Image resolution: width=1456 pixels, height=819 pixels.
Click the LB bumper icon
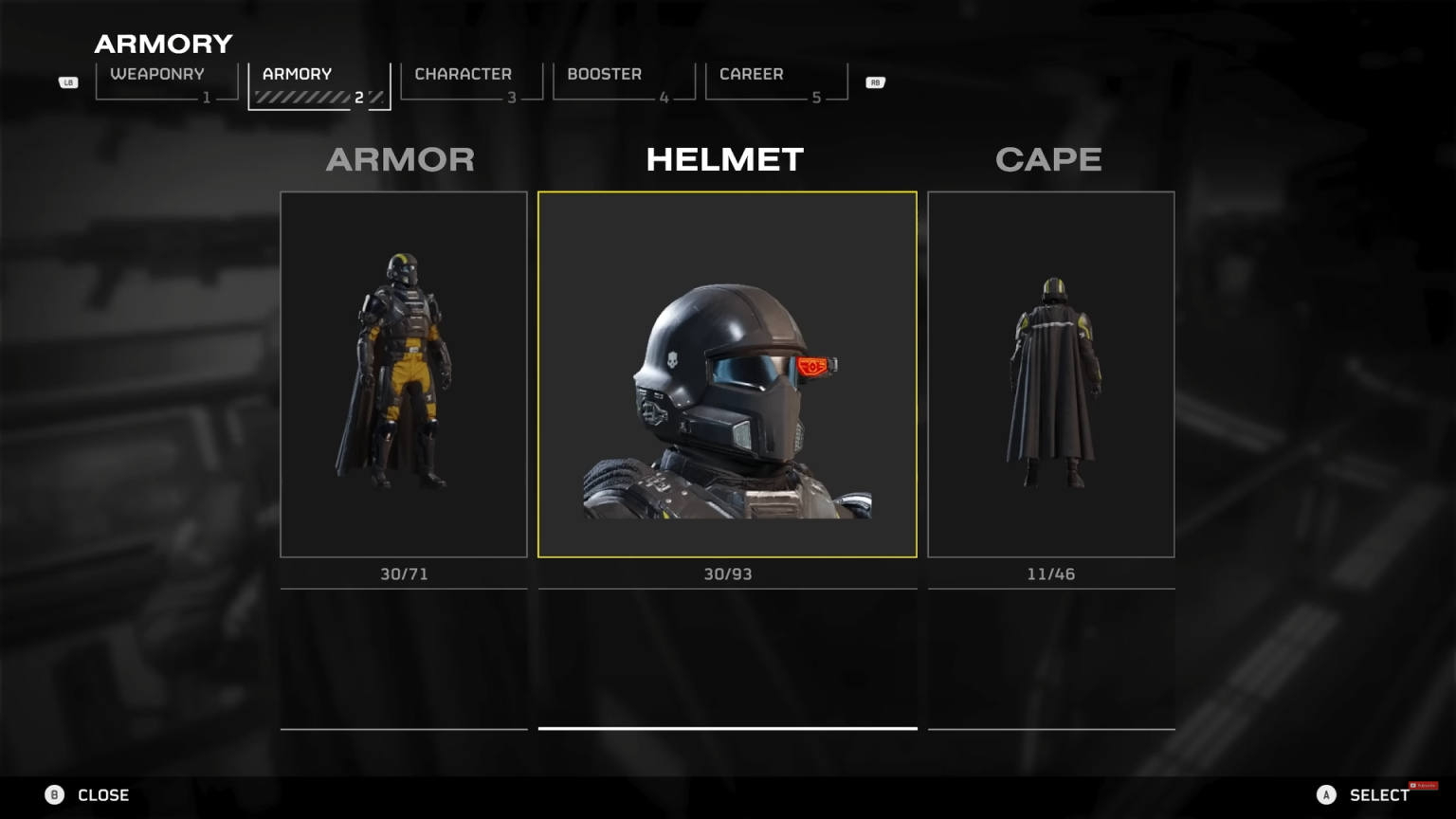tap(68, 82)
